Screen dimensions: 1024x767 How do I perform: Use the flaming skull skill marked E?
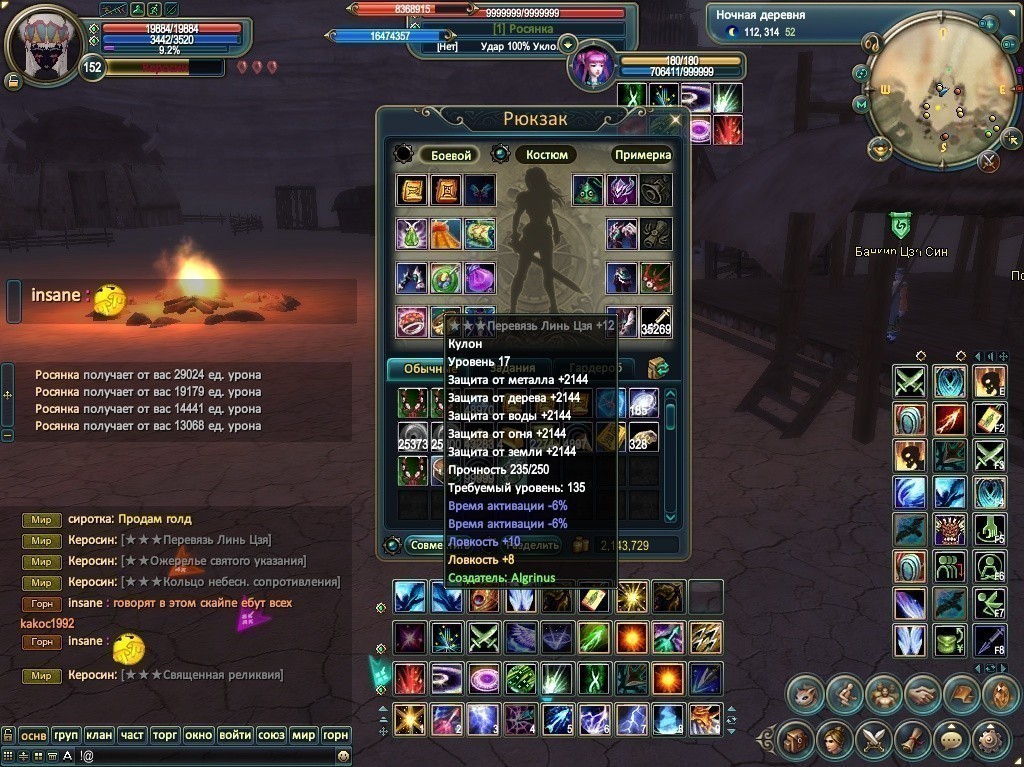coord(987,382)
